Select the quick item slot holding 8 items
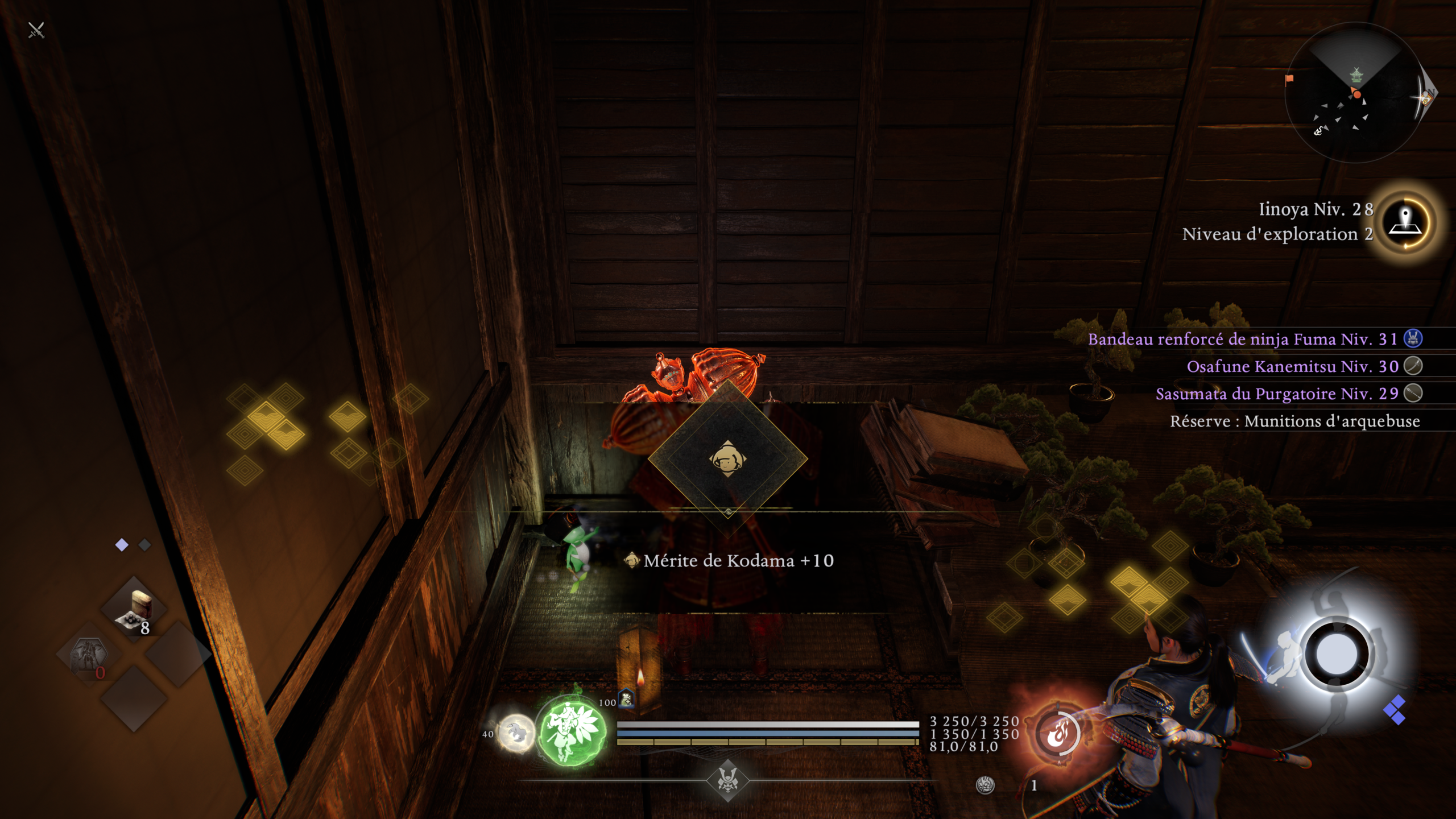Screen dimensions: 1456x819 pos(134,610)
